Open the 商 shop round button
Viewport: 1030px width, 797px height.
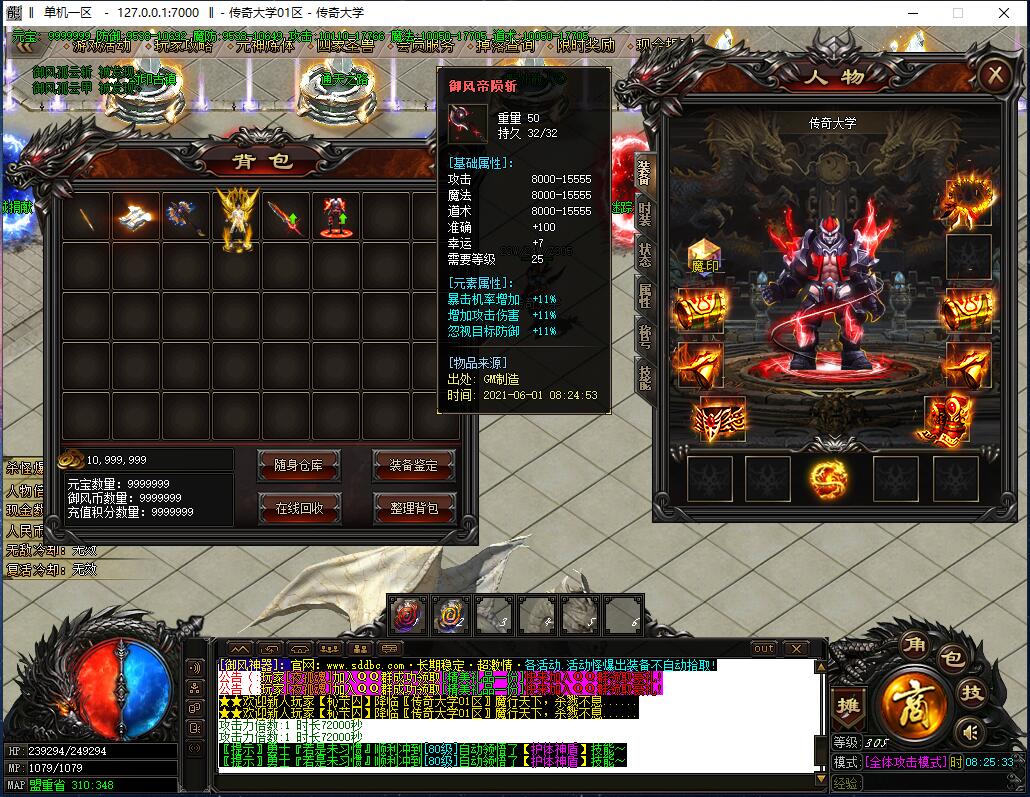(x=913, y=699)
